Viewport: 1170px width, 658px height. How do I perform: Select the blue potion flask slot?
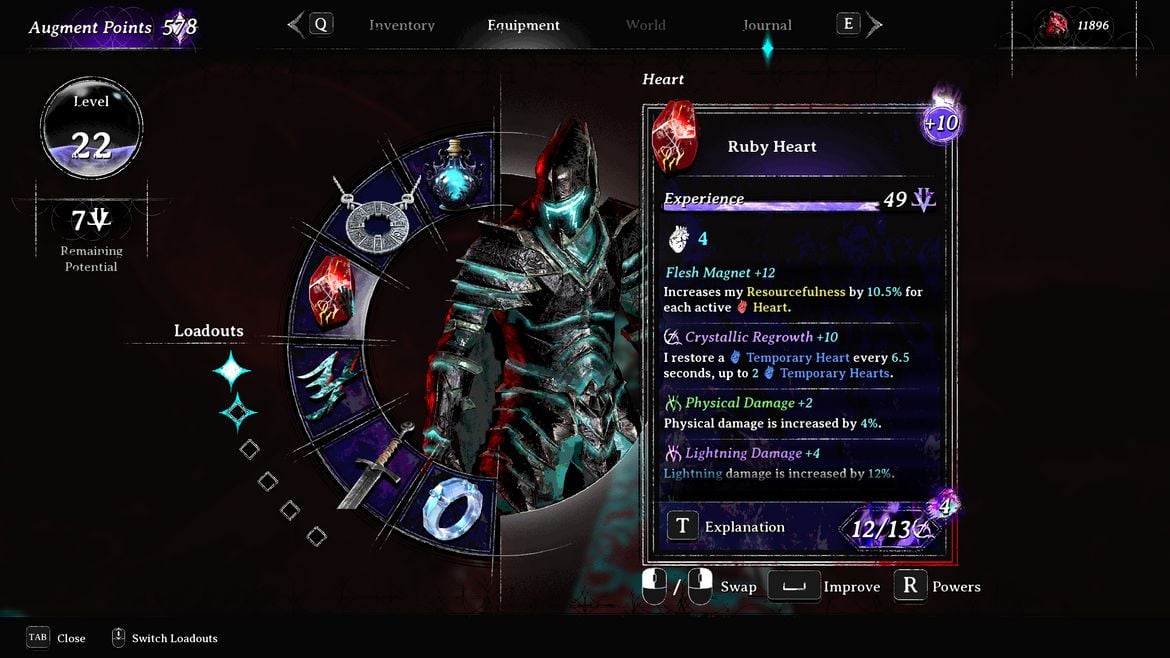coord(456,171)
